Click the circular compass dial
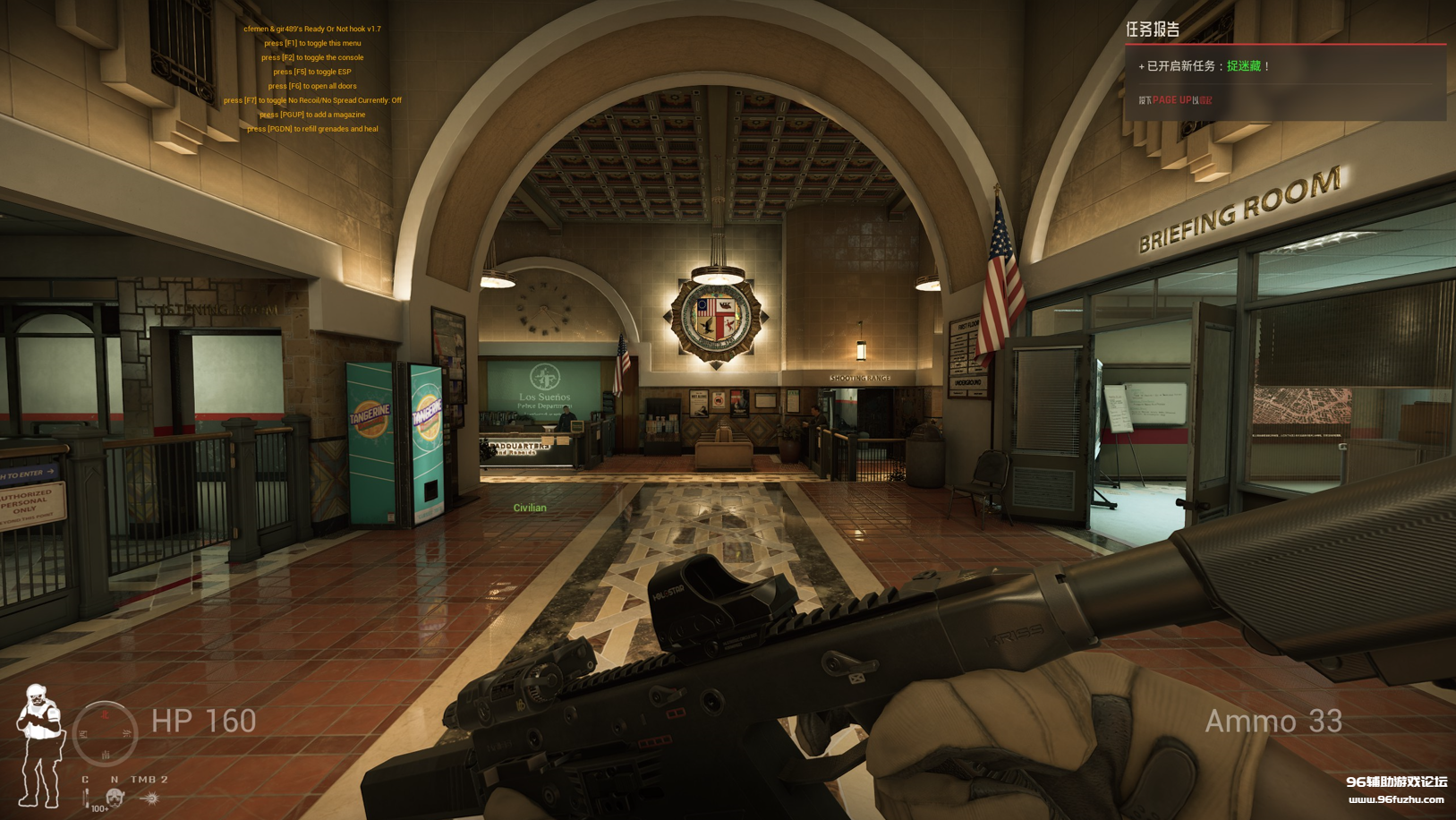Viewport: 1456px width, 820px height. (x=105, y=734)
